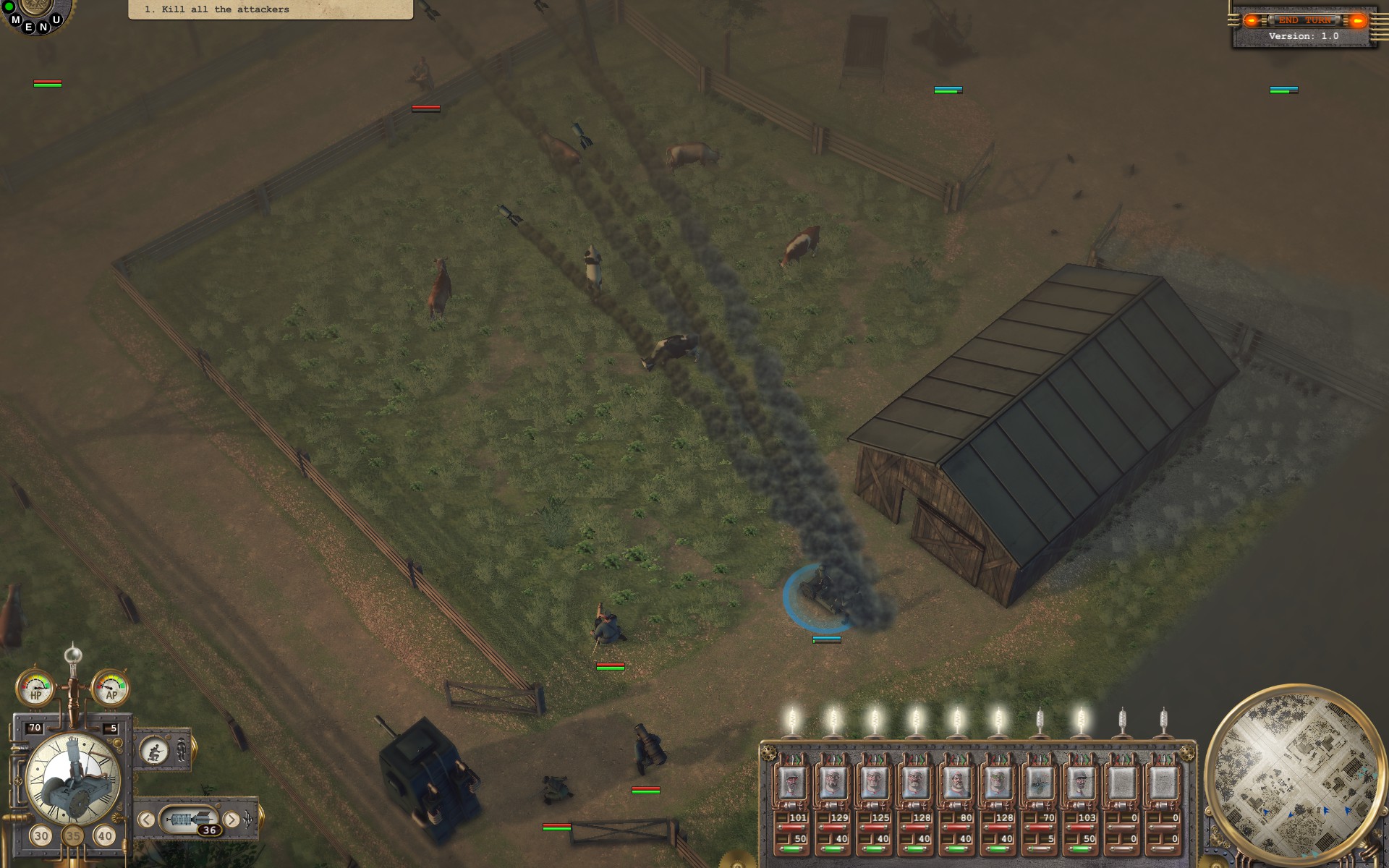The image size is (1389, 868).
Task: Click the throw item icon beside weapon selector
Action: pos(249,818)
